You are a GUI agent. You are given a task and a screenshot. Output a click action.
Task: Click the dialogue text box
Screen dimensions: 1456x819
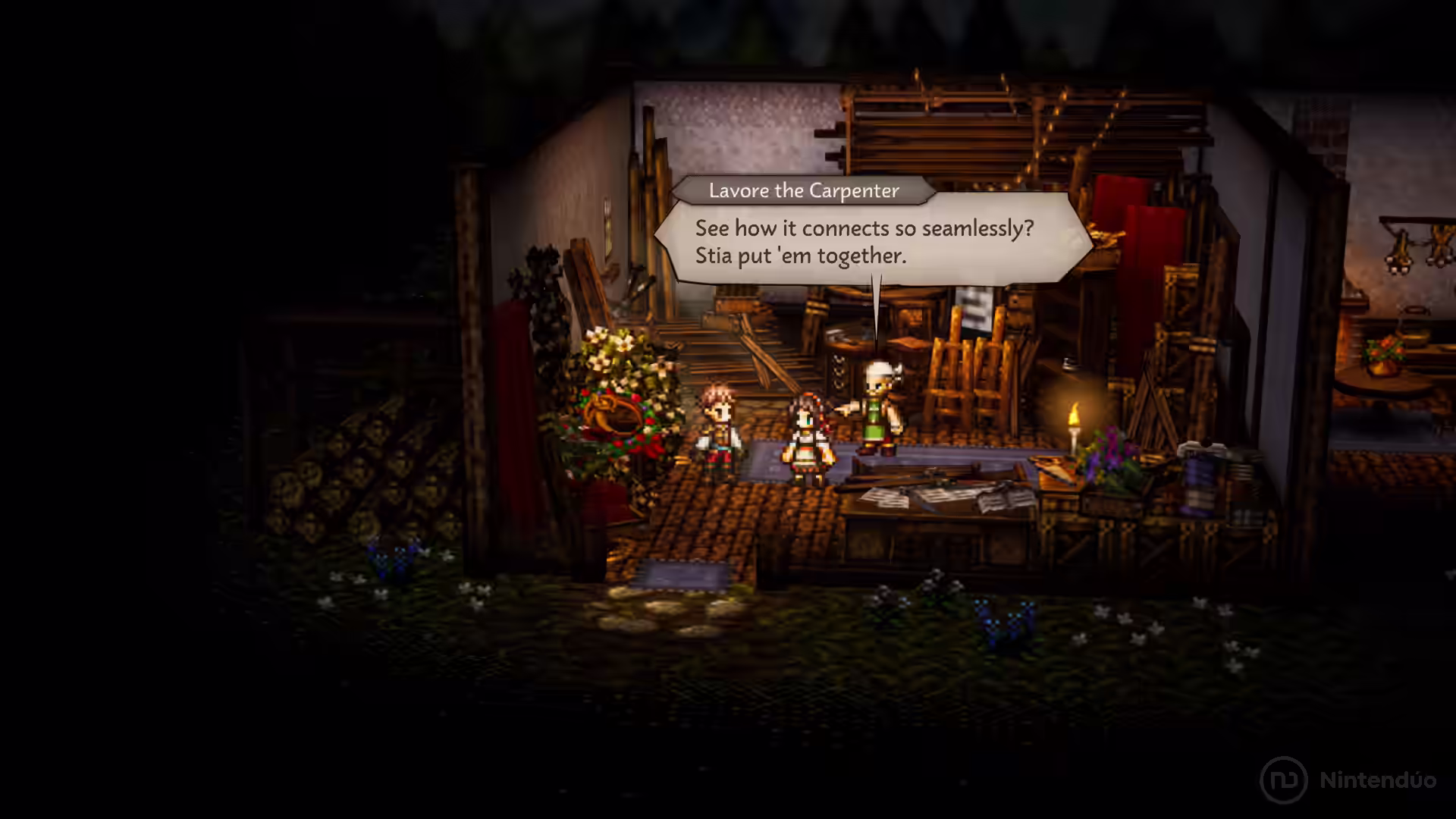[x=872, y=241]
